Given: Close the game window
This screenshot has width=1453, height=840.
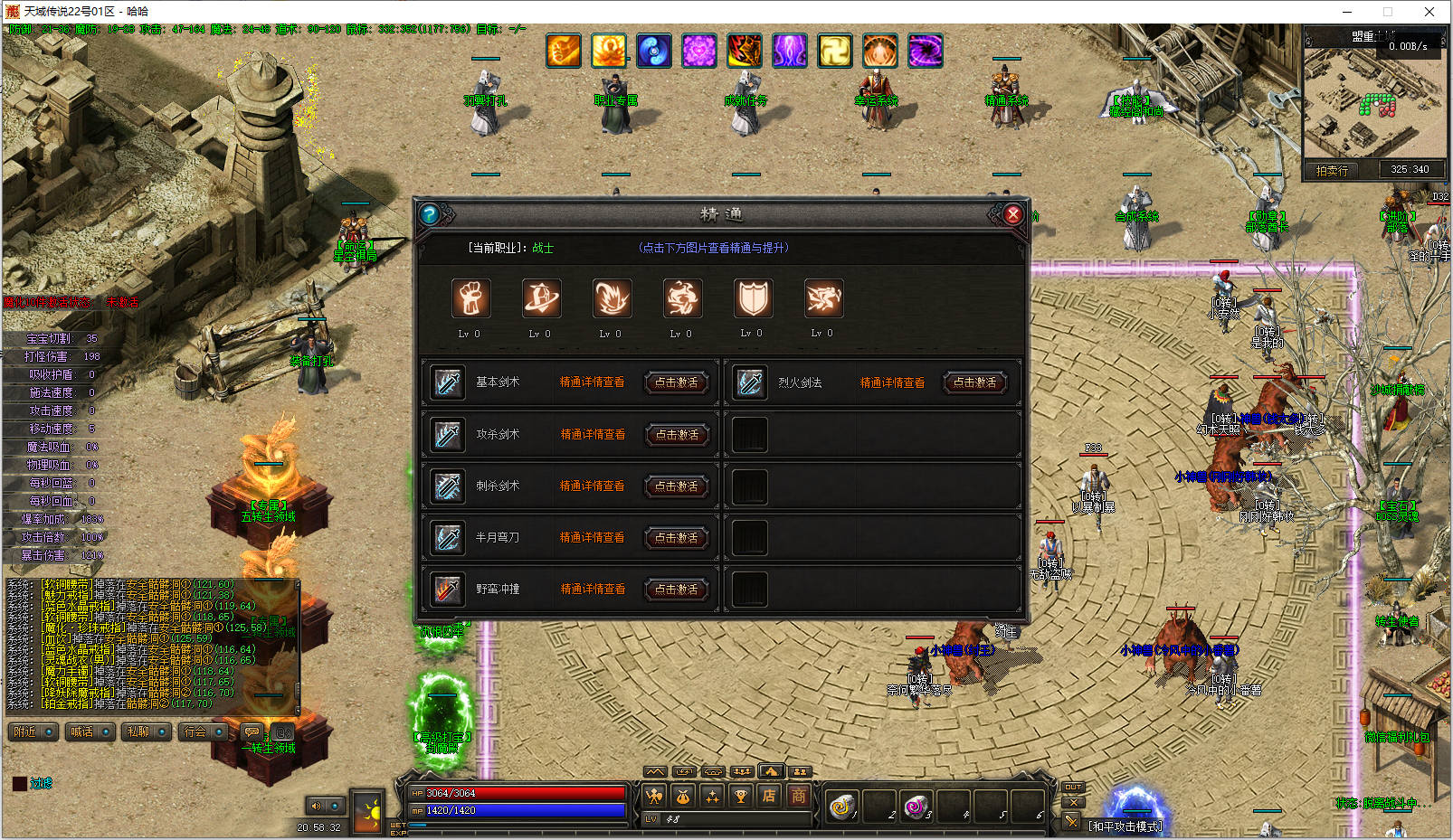Looking at the screenshot, I should (x=1429, y=12).
